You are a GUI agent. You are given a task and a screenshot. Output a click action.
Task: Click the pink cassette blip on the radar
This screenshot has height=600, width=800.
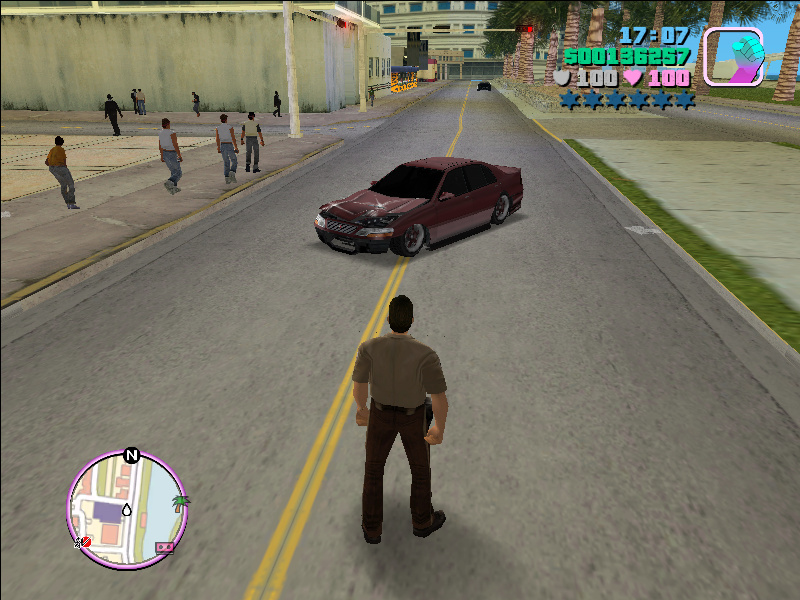(164, 548)
